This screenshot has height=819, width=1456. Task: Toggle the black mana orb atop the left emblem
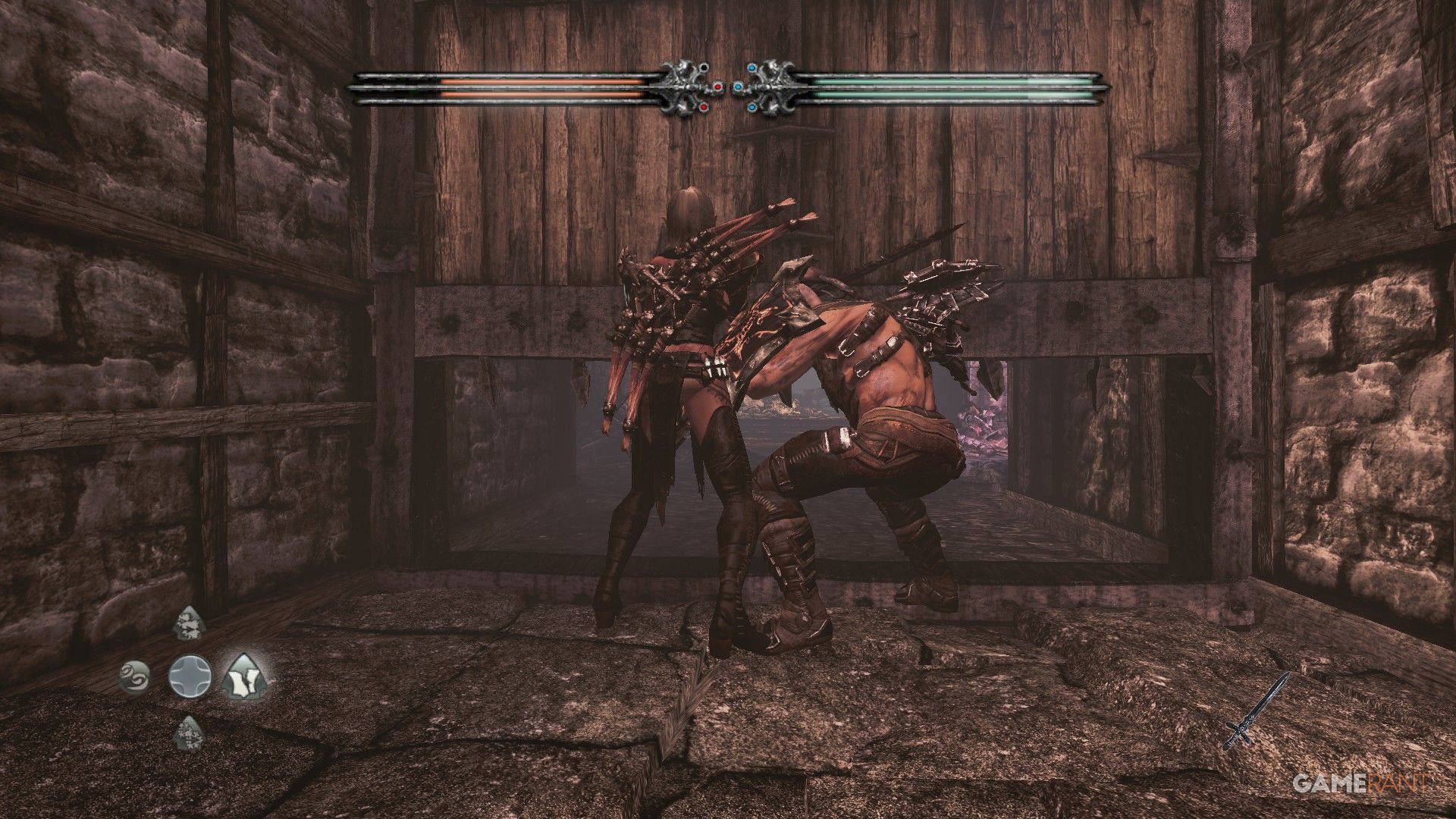point(704,67)
